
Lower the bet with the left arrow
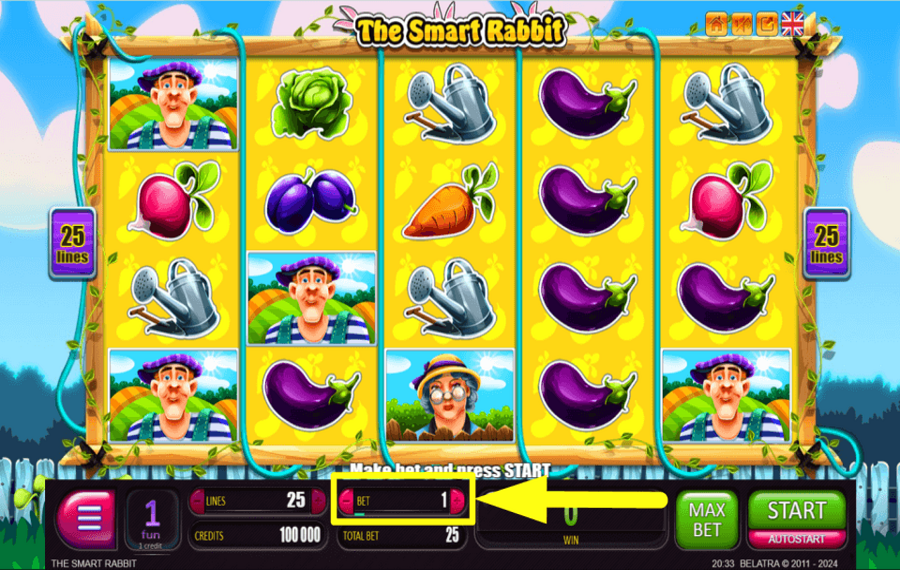(346, 500)
